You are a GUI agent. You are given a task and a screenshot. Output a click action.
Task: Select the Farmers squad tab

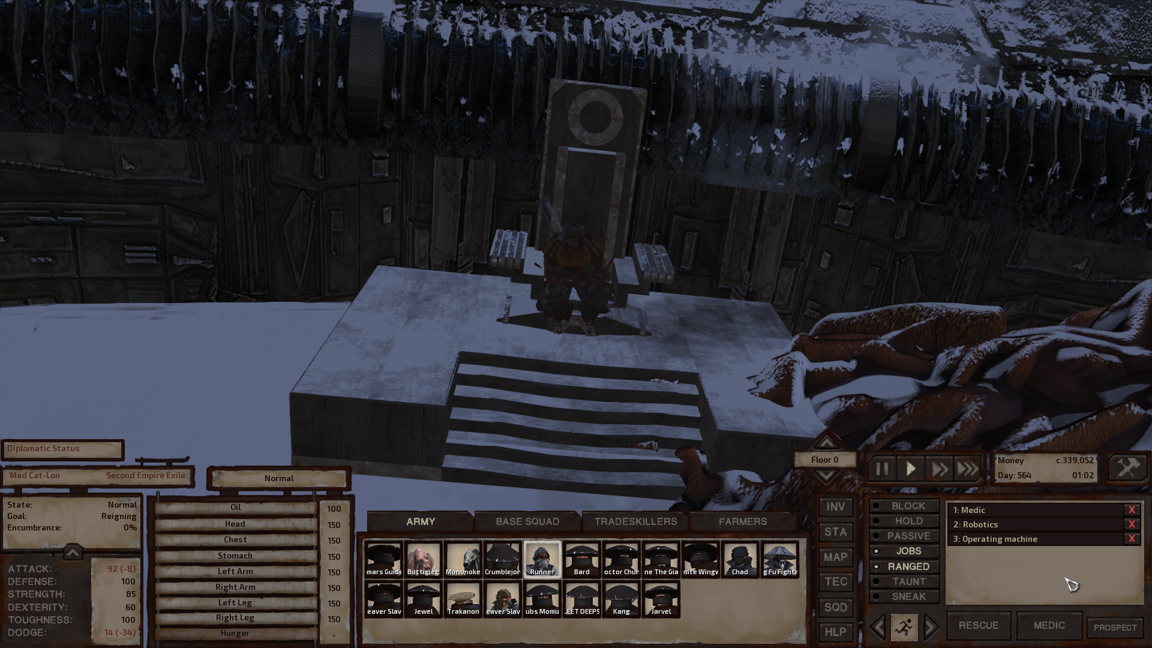point(742,521)
